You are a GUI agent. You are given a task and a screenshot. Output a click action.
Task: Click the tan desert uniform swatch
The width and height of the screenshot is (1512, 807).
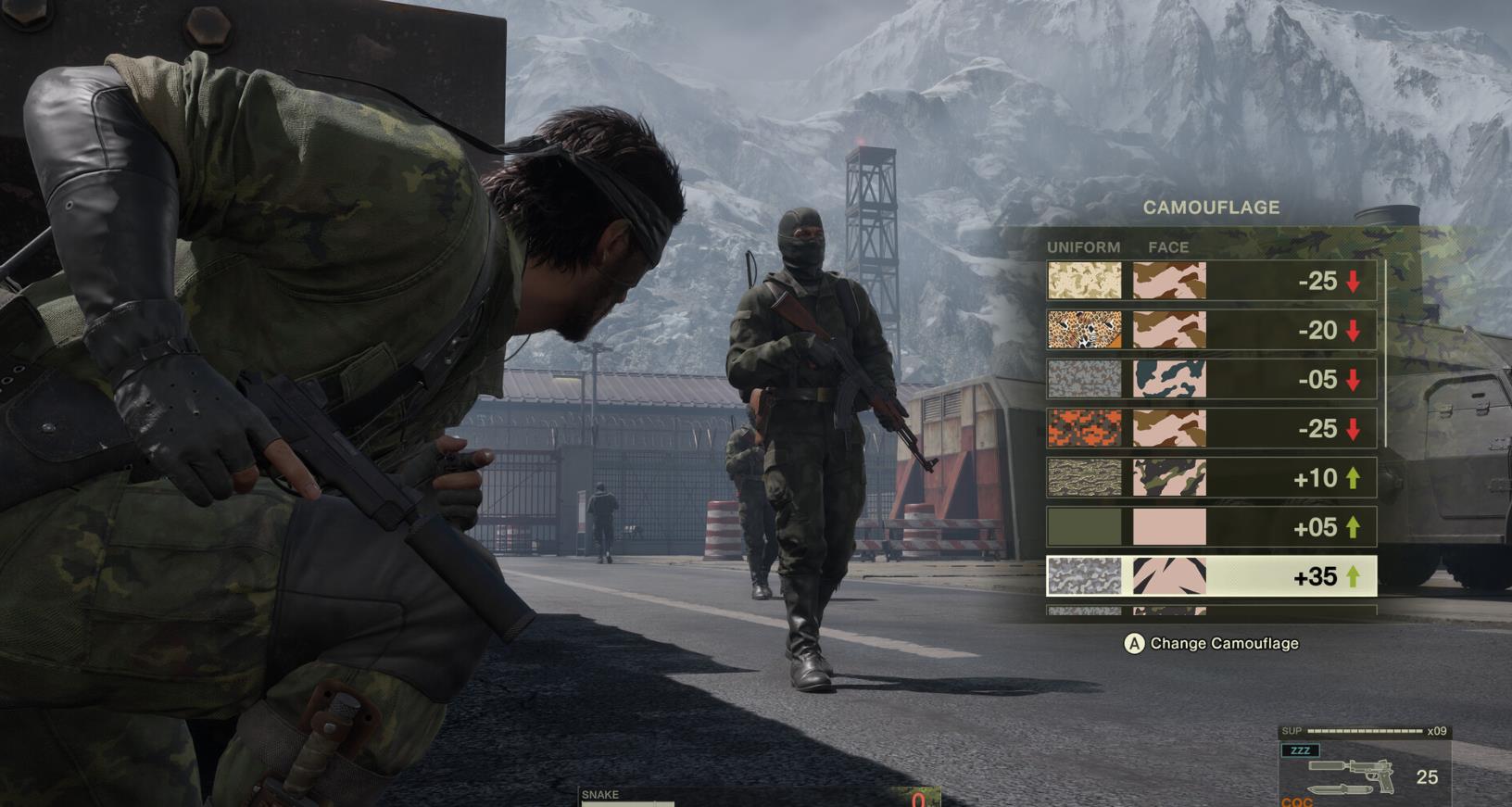(1084, 281)
